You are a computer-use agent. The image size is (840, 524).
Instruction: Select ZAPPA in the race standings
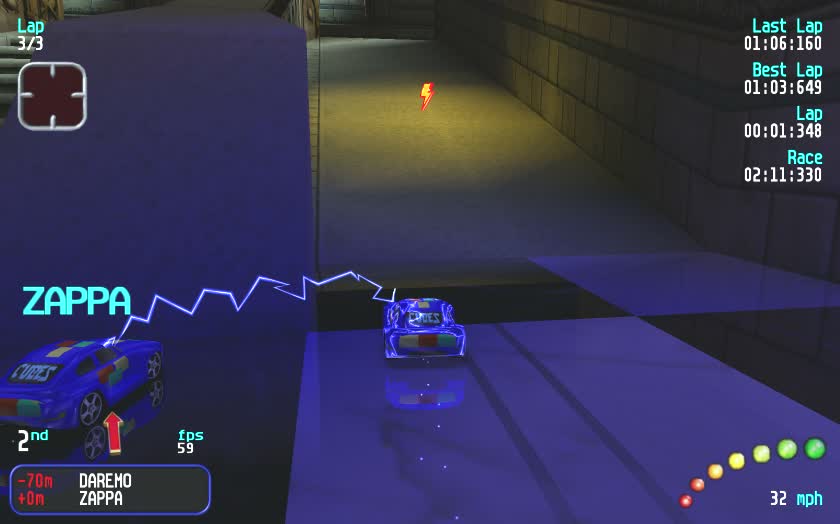pyautogui.click(x=100, y=498)
